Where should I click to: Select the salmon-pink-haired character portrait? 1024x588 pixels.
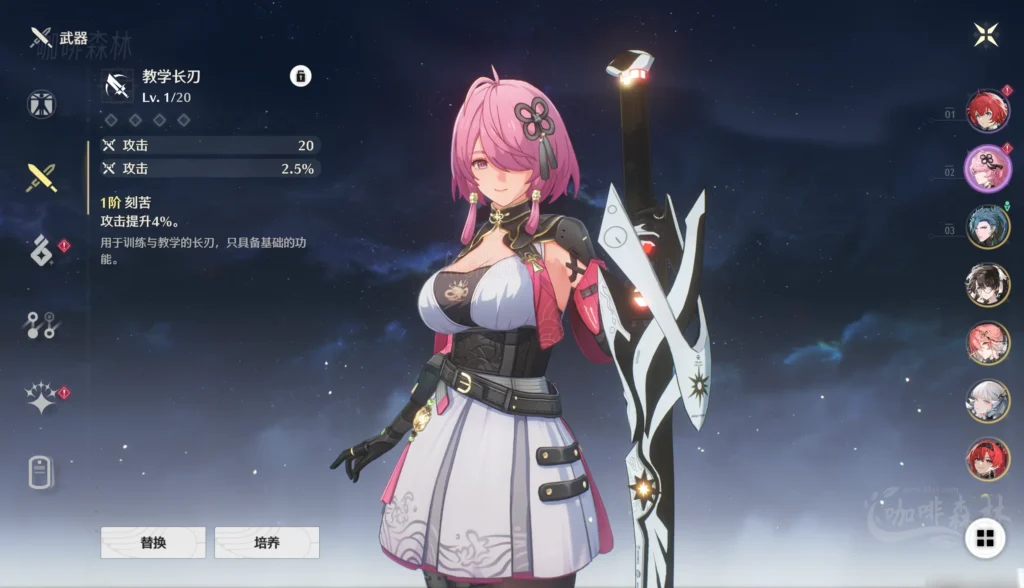987,343
